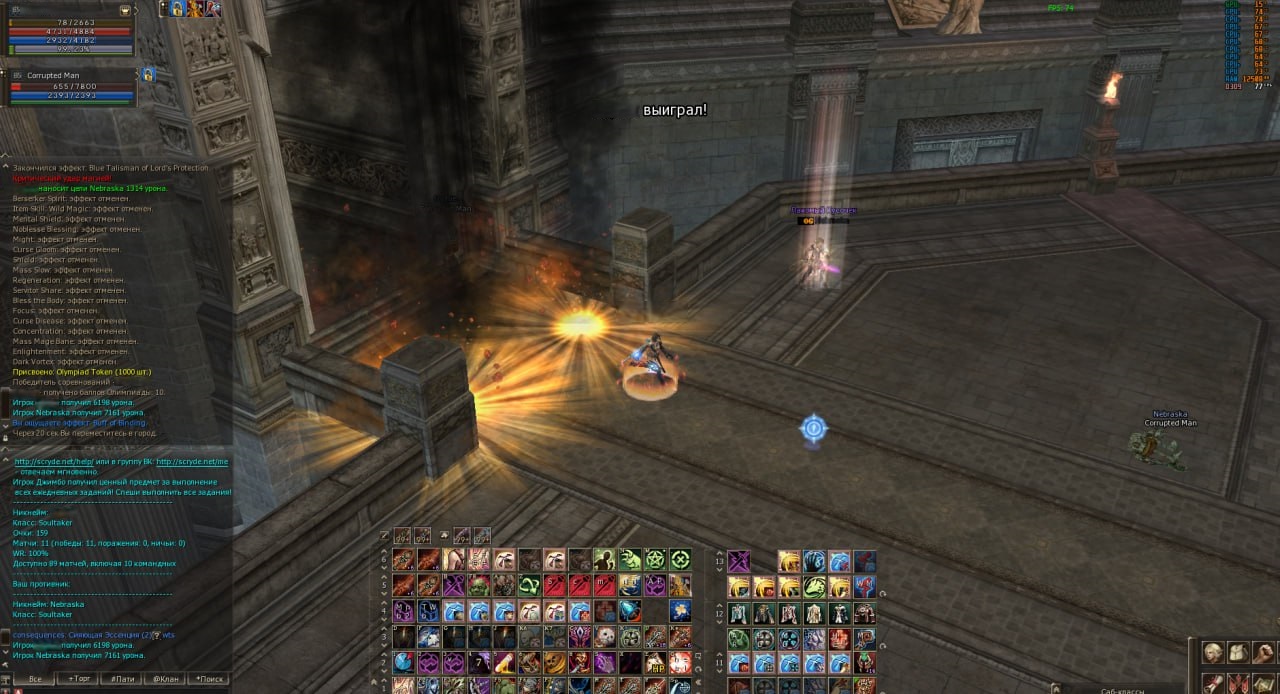Activate the green pentagram skill slot

655,560
